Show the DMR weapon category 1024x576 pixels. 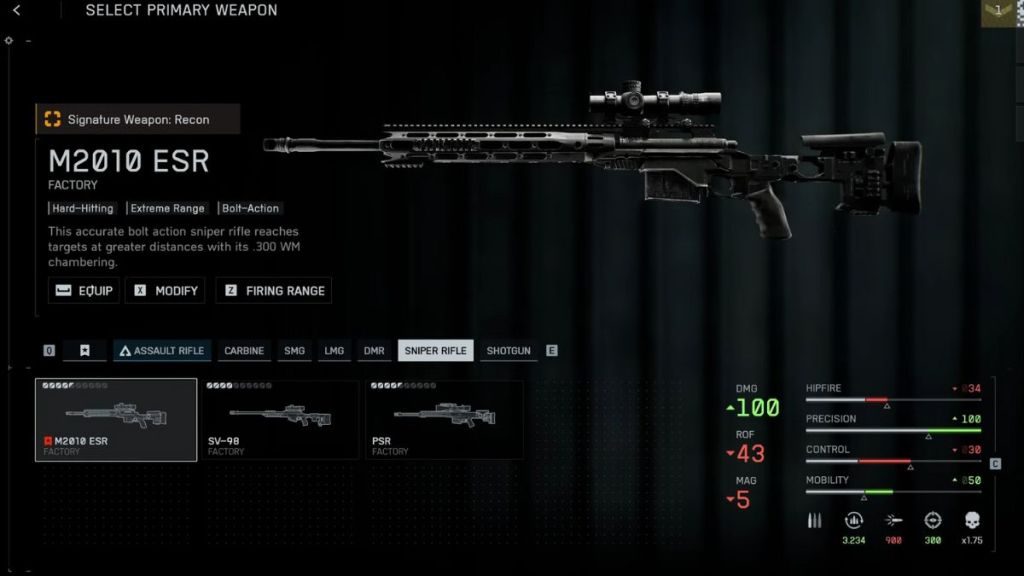[374, 351]
